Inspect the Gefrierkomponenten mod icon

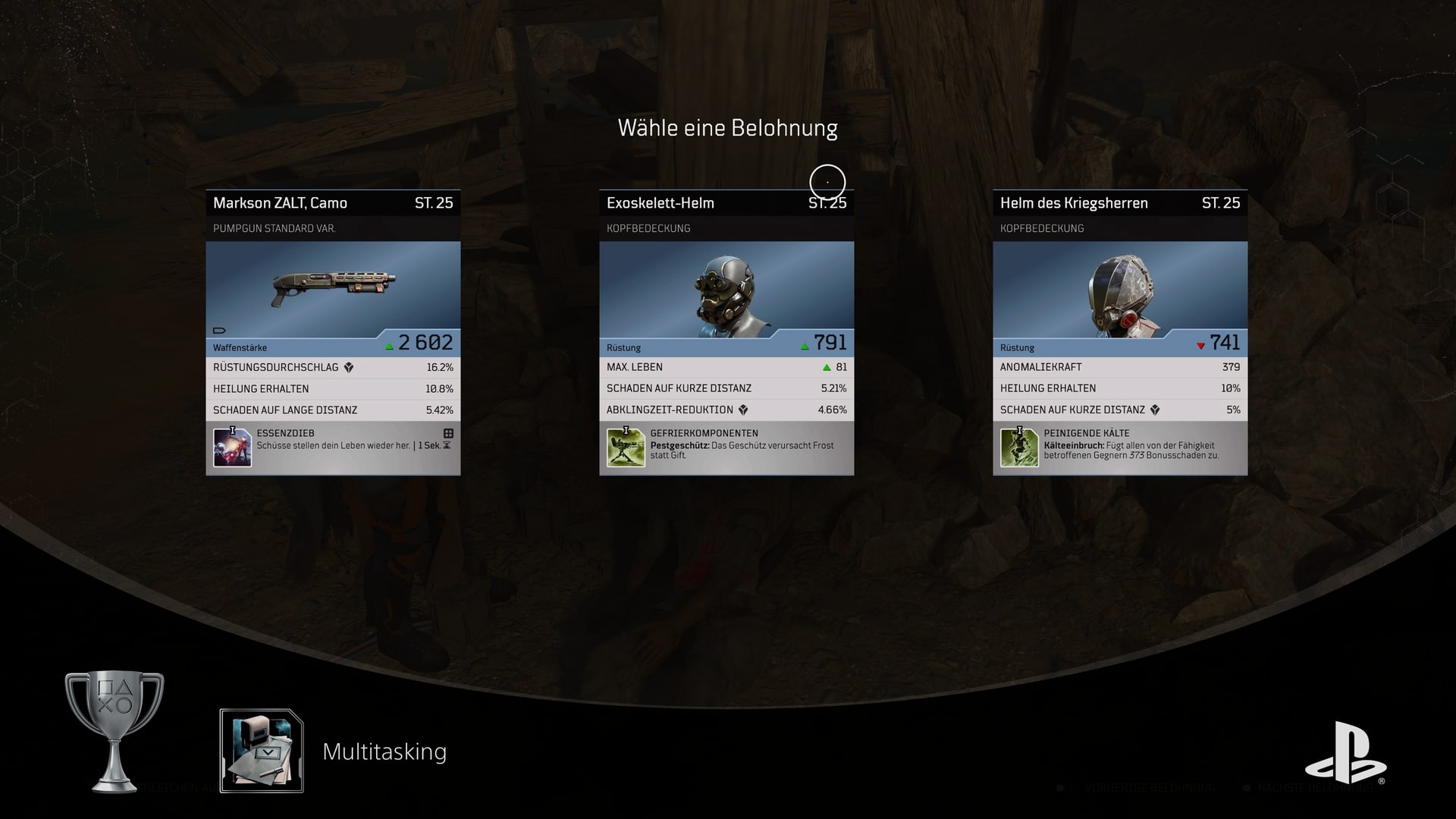(x=626, y=447)
